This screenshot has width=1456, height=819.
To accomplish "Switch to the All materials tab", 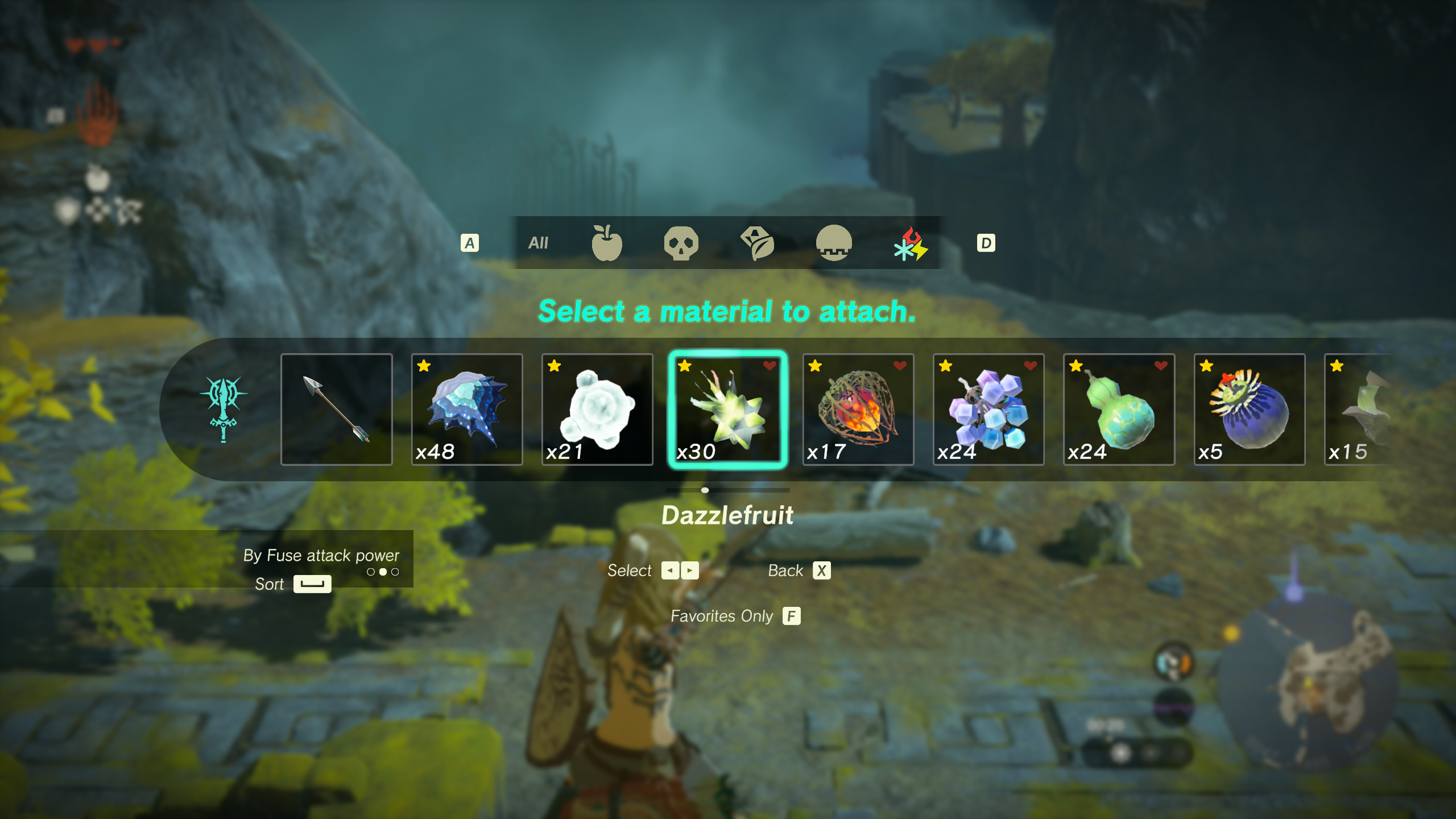I will click(x=537, y=243).
